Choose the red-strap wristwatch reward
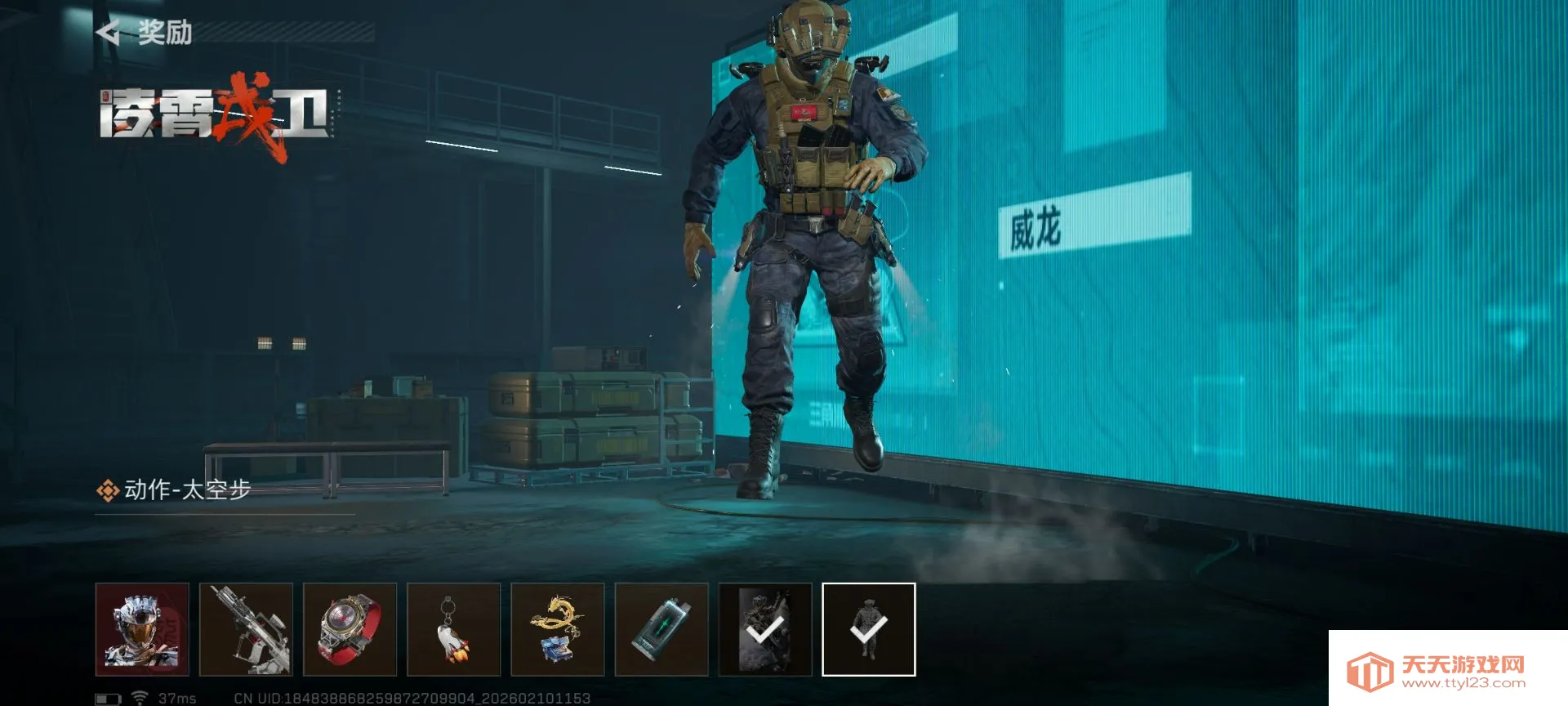 point(350,629)
